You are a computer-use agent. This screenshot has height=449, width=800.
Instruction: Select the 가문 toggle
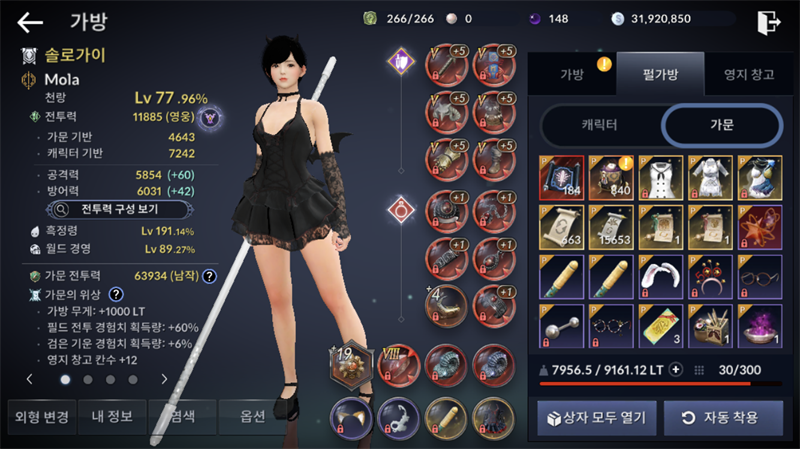point(721,125)
